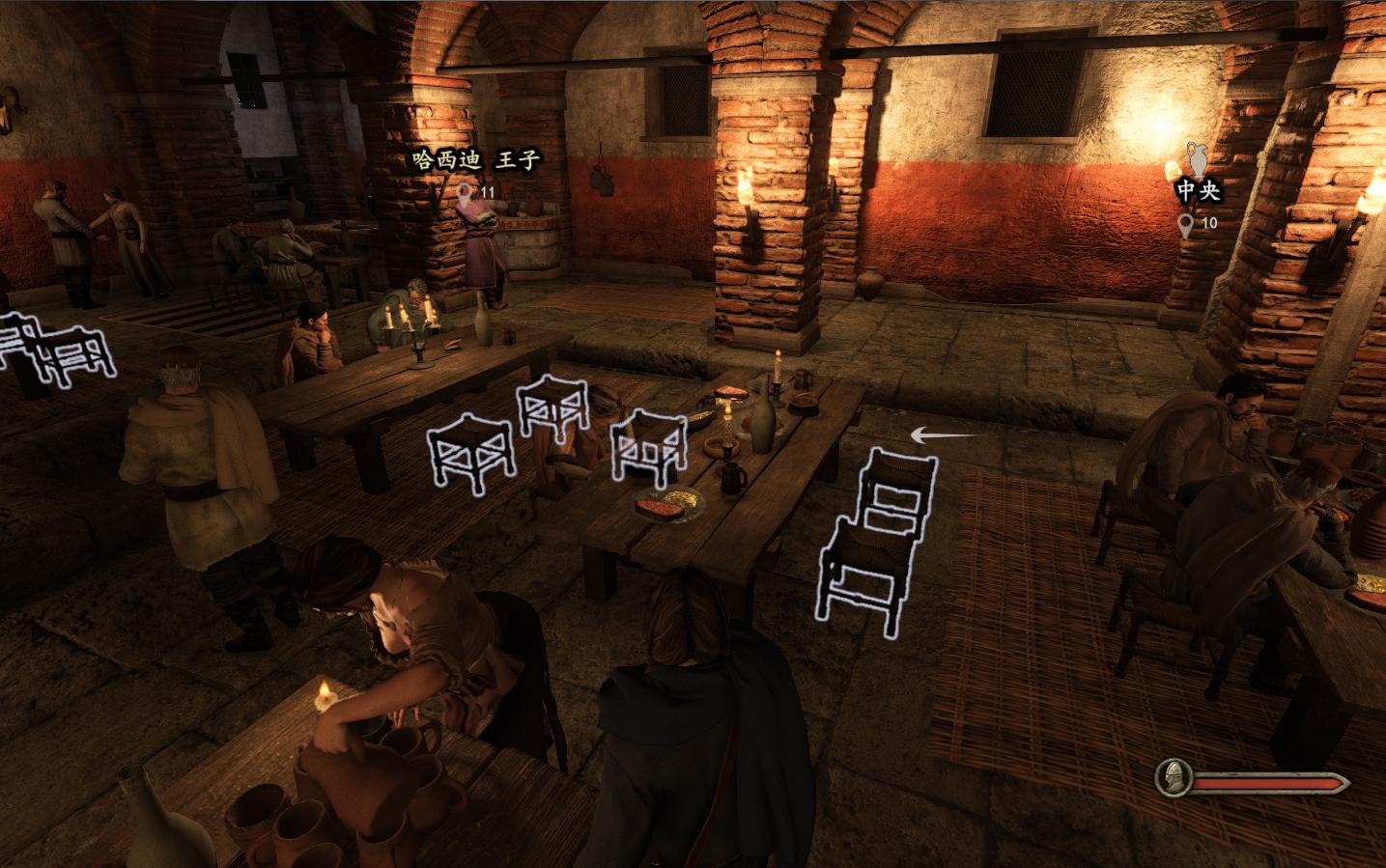Image resolution: width=1386 pixels, height=868 pixels.
Task: Select the 哈西迪 王子 name marker
Action: click(x=476, y=160)
